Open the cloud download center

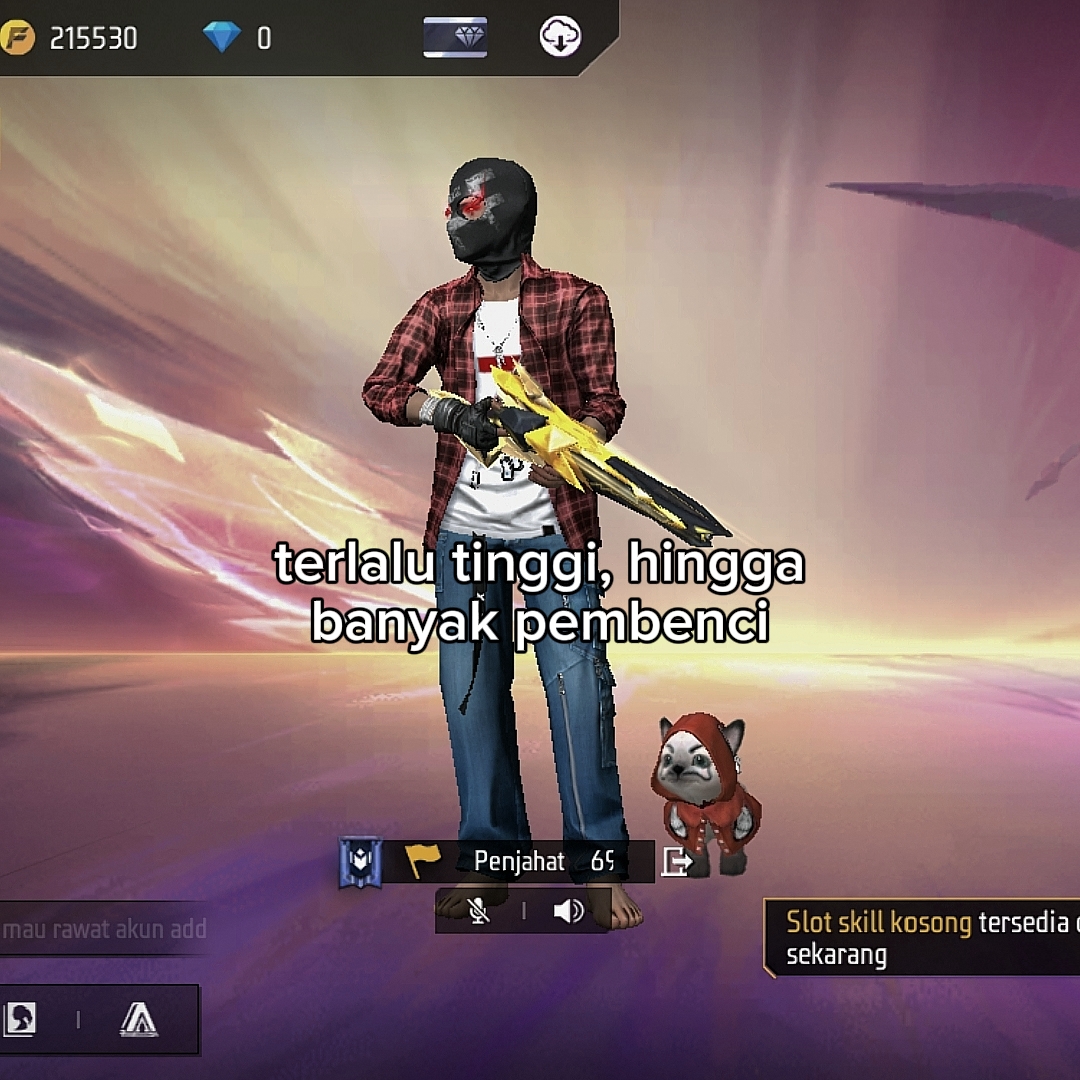pyautogui.click(x=560, y=38)
